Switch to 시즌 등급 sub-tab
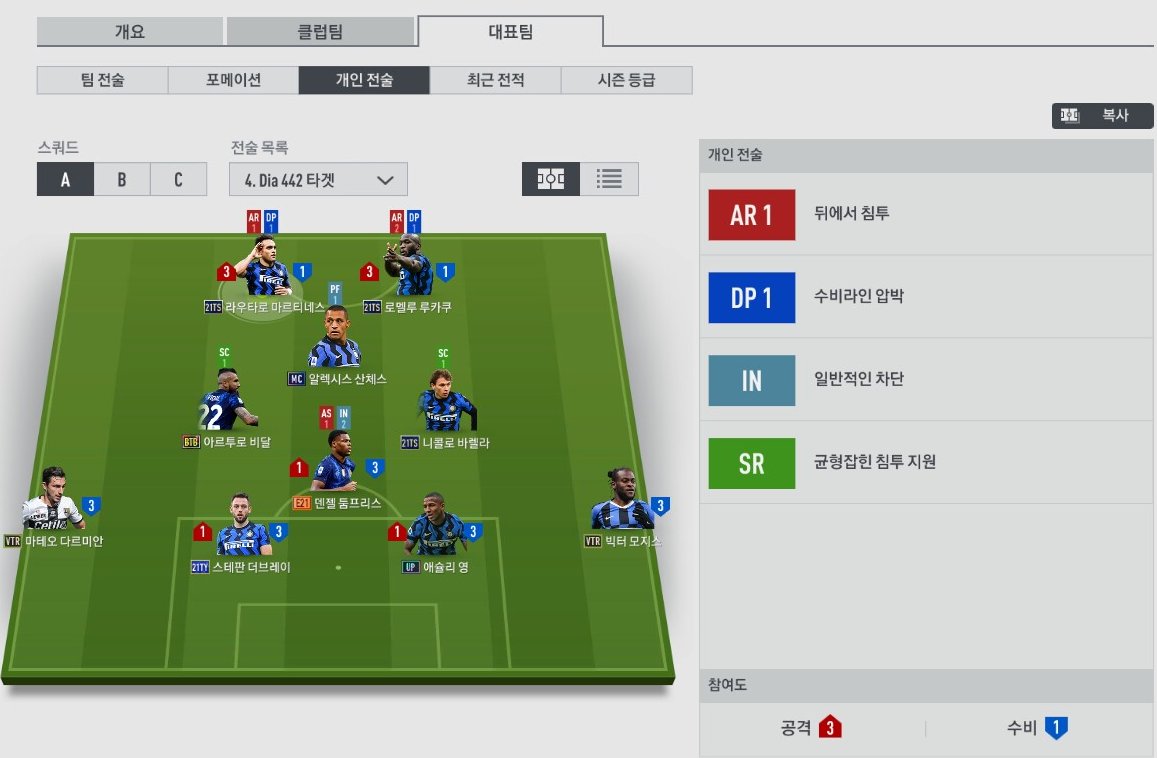 point(626,80)
